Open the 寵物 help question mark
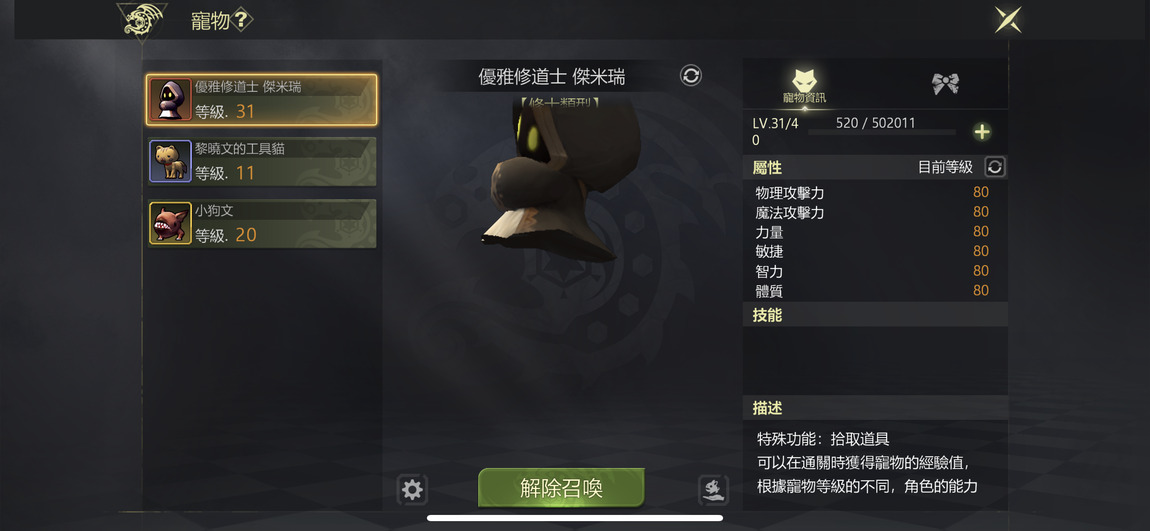This screenshot has height=531, width=1150. (x=241, y=20)
